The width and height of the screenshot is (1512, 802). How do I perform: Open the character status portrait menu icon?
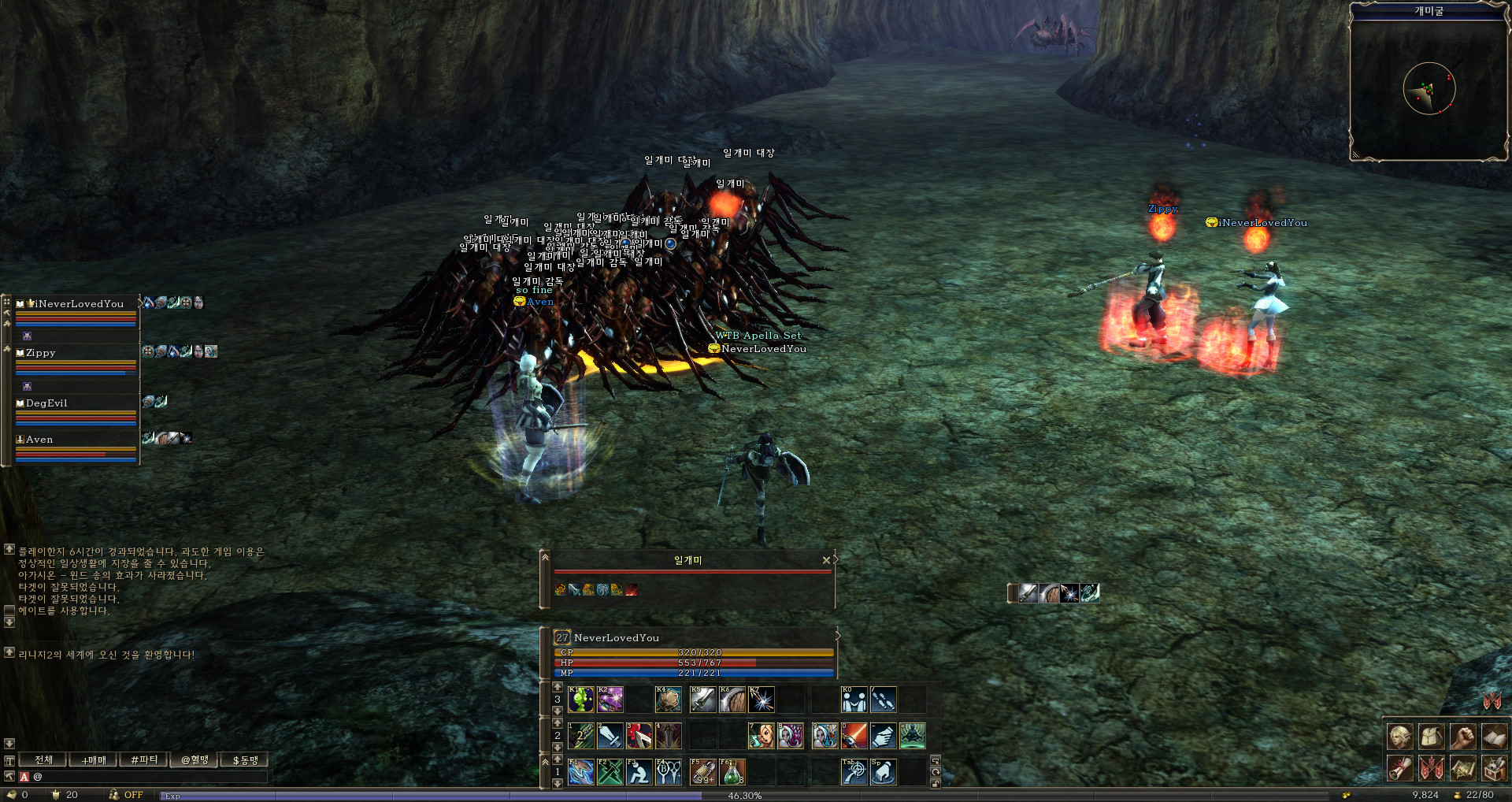click(x=1399, y=737)
